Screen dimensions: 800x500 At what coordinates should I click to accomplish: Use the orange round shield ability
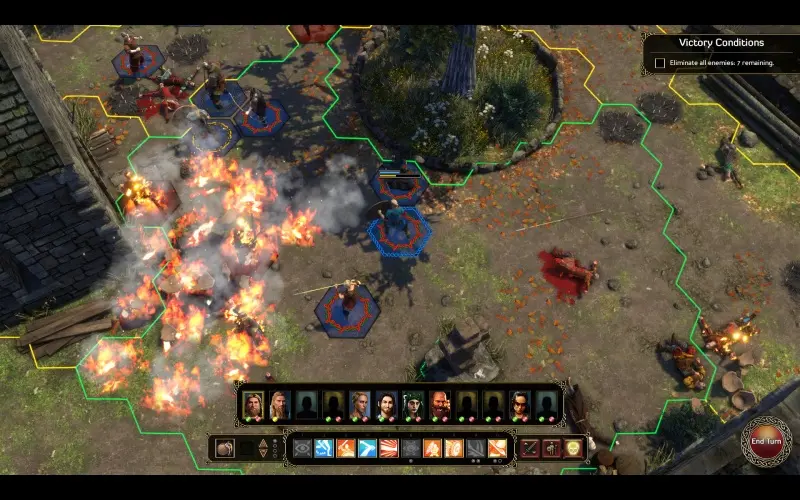point(454,448)
